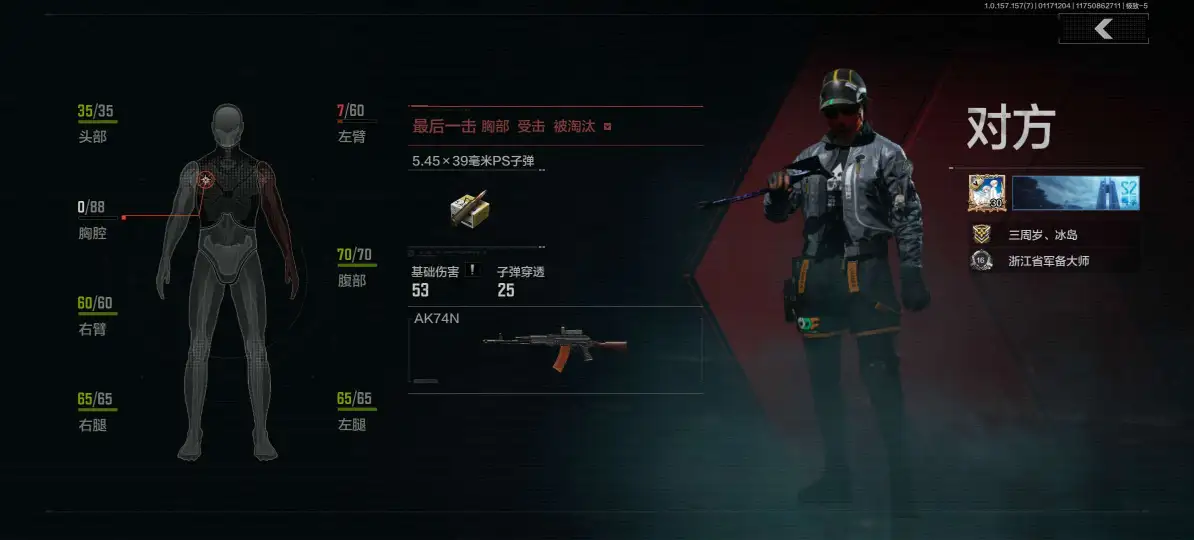Click the 浙江省军备大师 rank badge row

[1043, 261]
